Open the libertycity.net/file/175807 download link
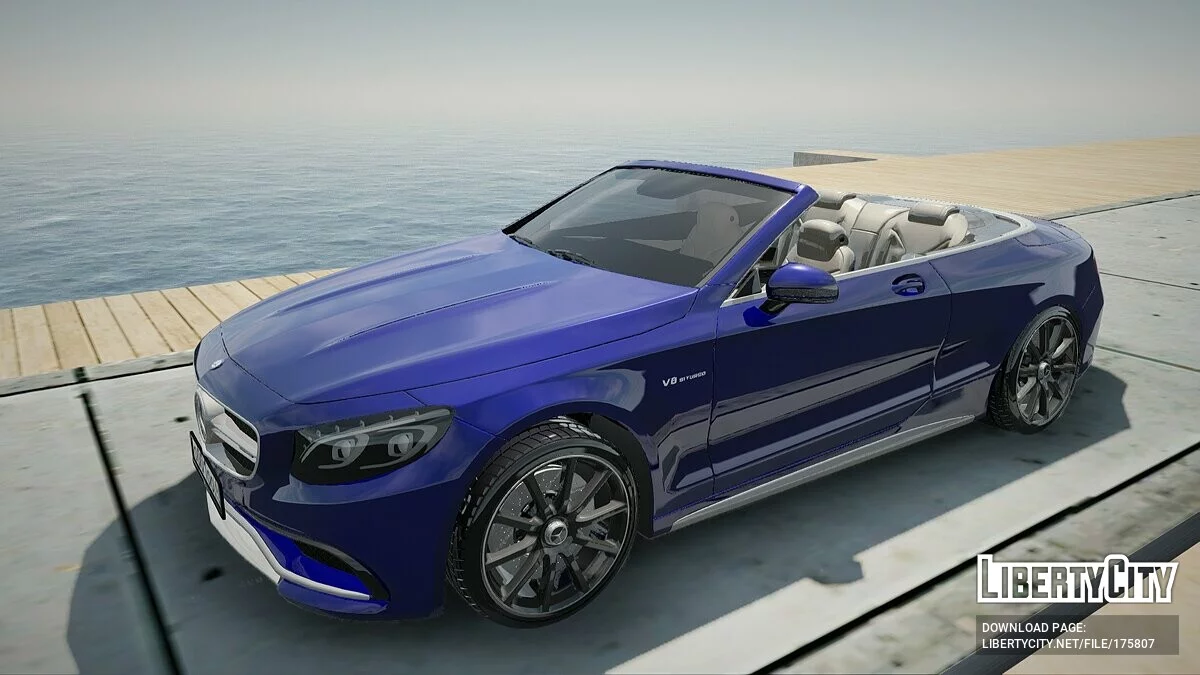 click(x=1068, y=644)
